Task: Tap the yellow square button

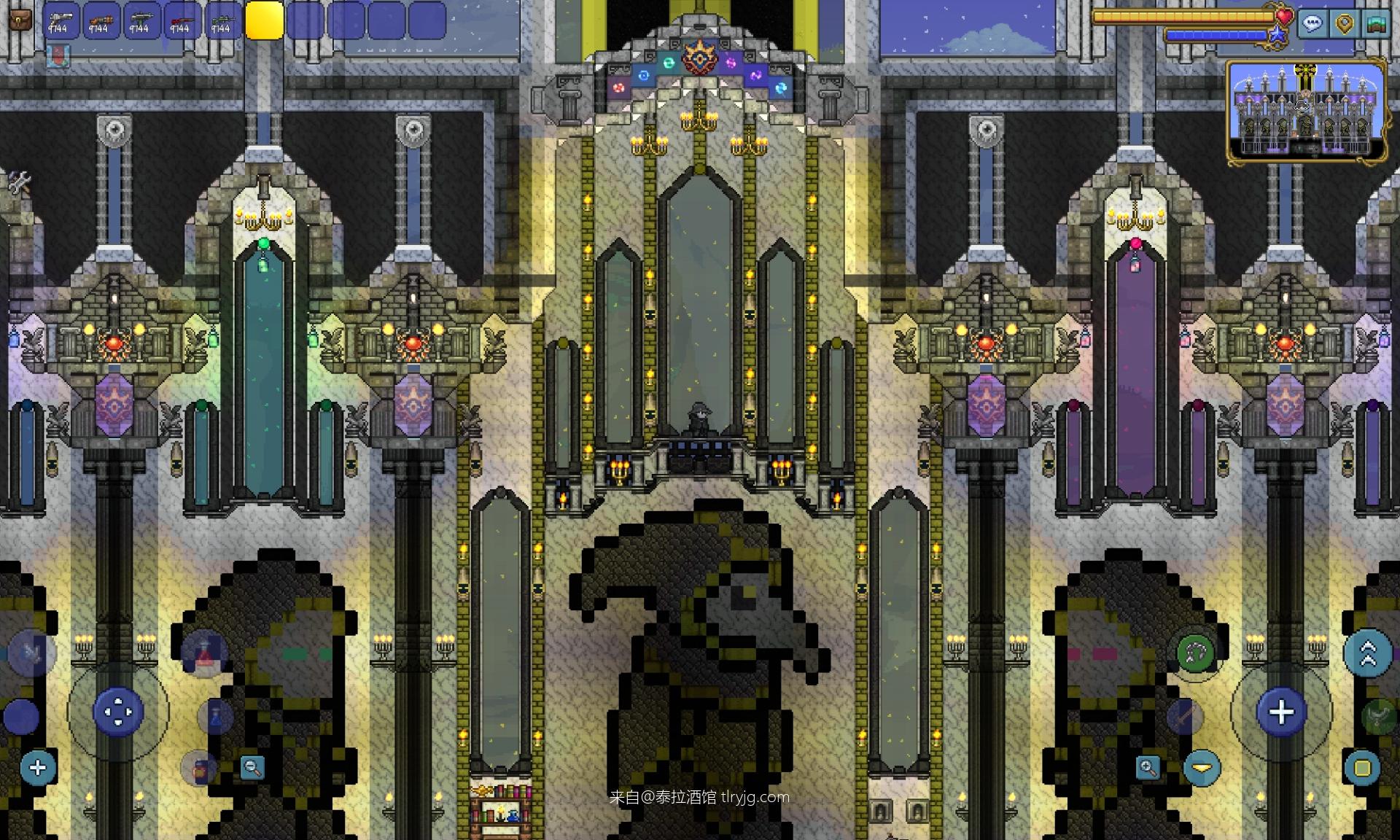Action: point(1361,768)
